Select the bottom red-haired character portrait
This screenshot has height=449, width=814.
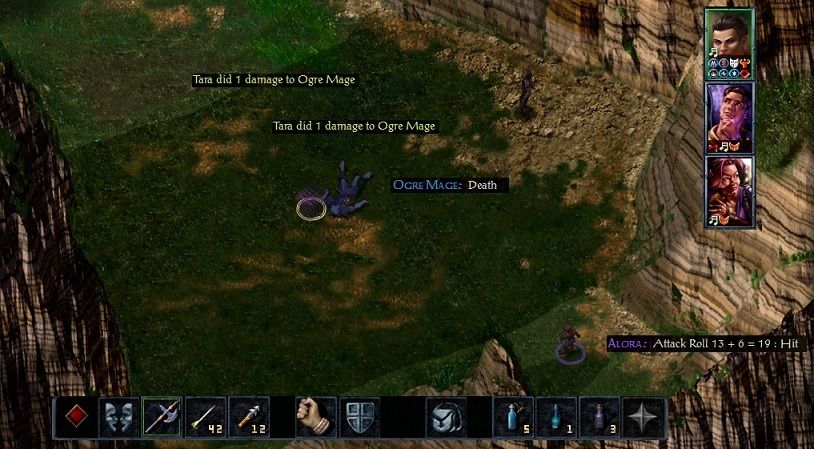coord(729,191)
